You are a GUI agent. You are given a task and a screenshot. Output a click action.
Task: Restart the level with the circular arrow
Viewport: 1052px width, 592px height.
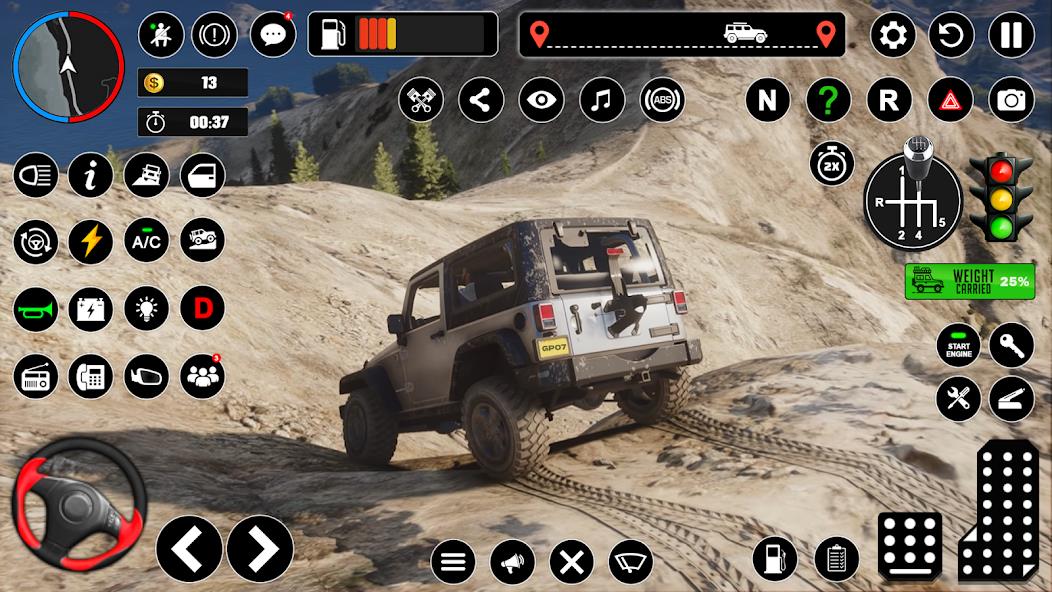point(951,36)
